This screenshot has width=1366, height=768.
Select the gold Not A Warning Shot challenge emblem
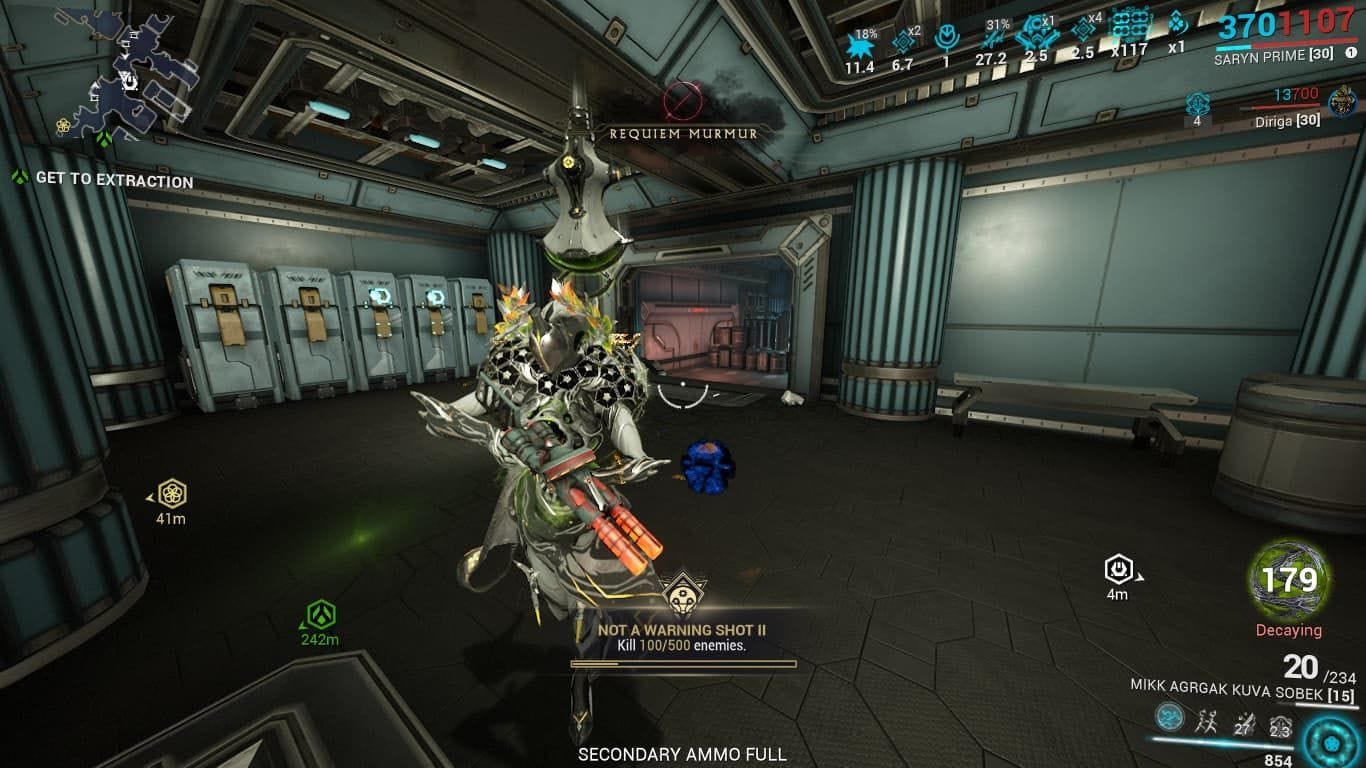click(x=685, y=596)
